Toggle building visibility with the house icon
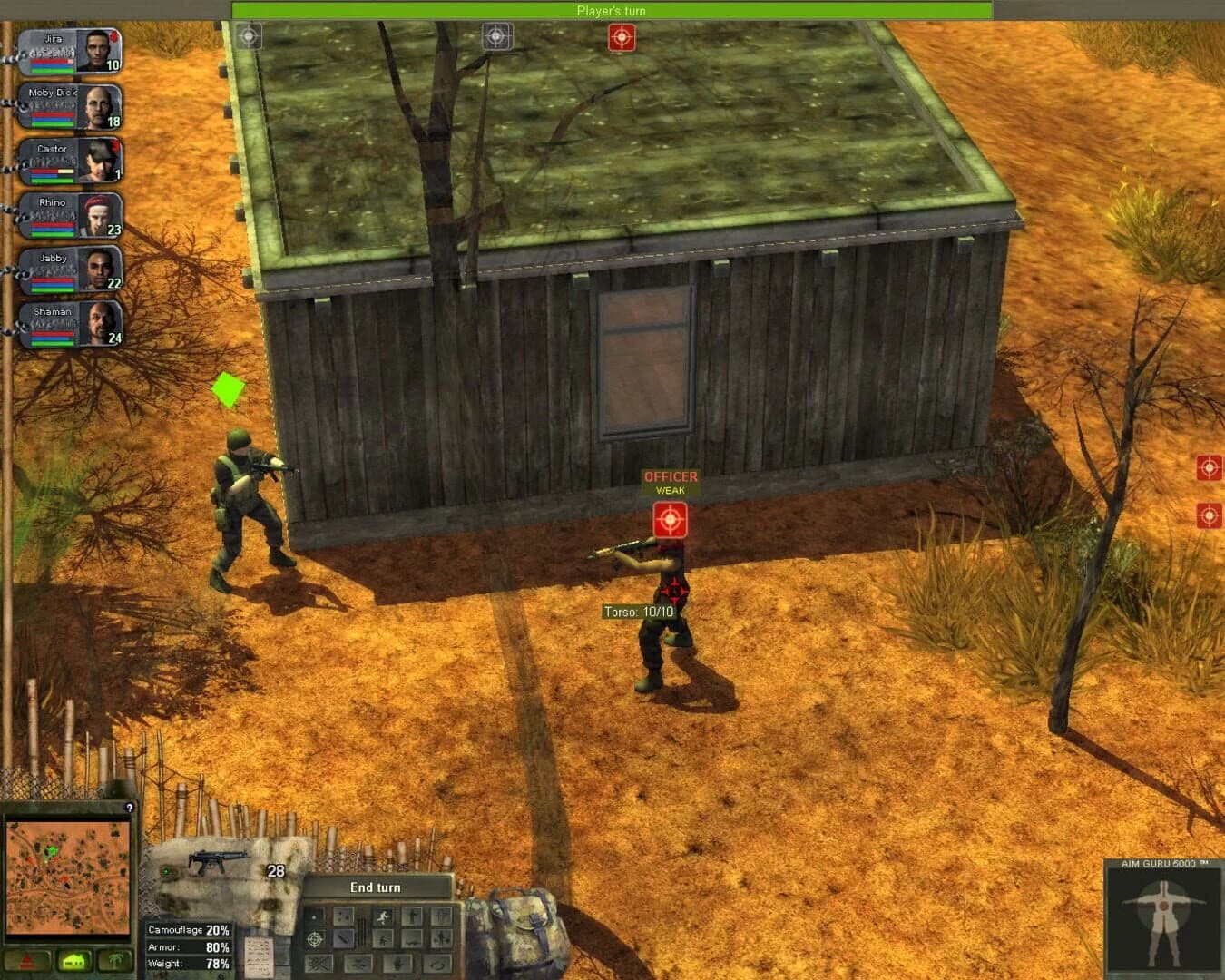This screenshot has width=1225, height=980. (x=73, y=959)
